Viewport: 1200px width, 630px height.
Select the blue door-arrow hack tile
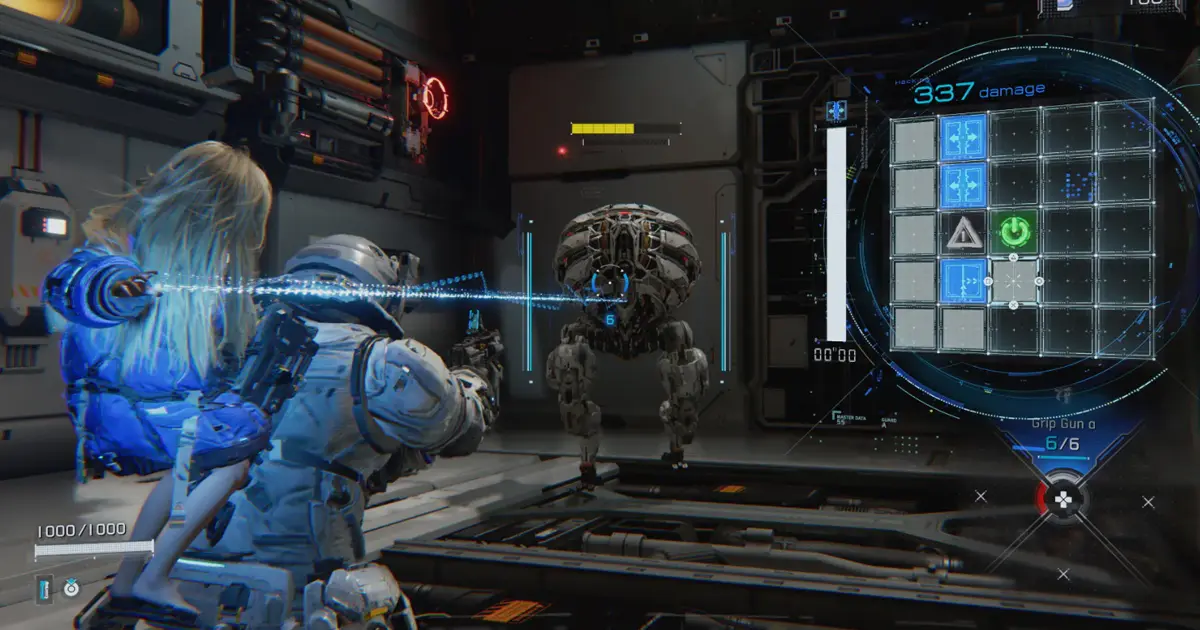964,281
